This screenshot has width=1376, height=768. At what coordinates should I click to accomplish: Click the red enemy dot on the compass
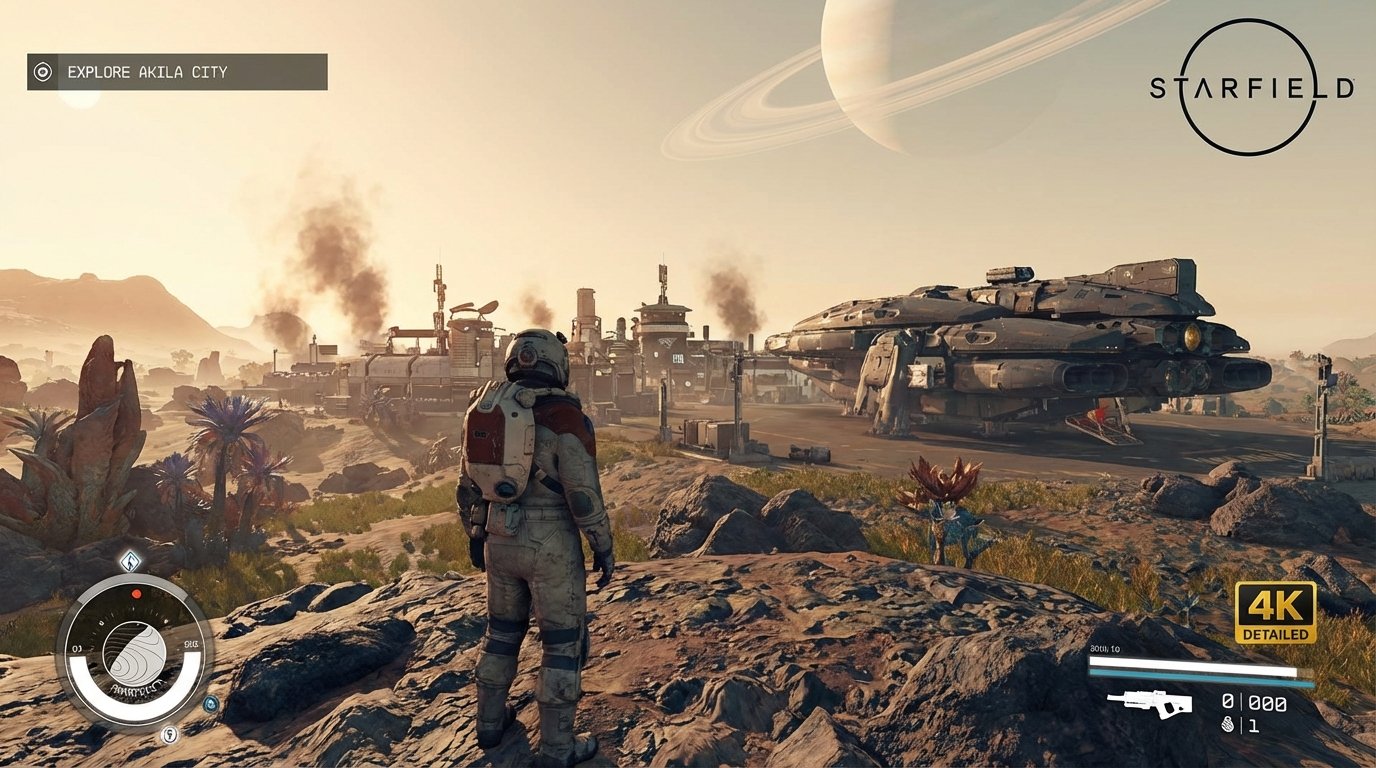coord(137,593)
